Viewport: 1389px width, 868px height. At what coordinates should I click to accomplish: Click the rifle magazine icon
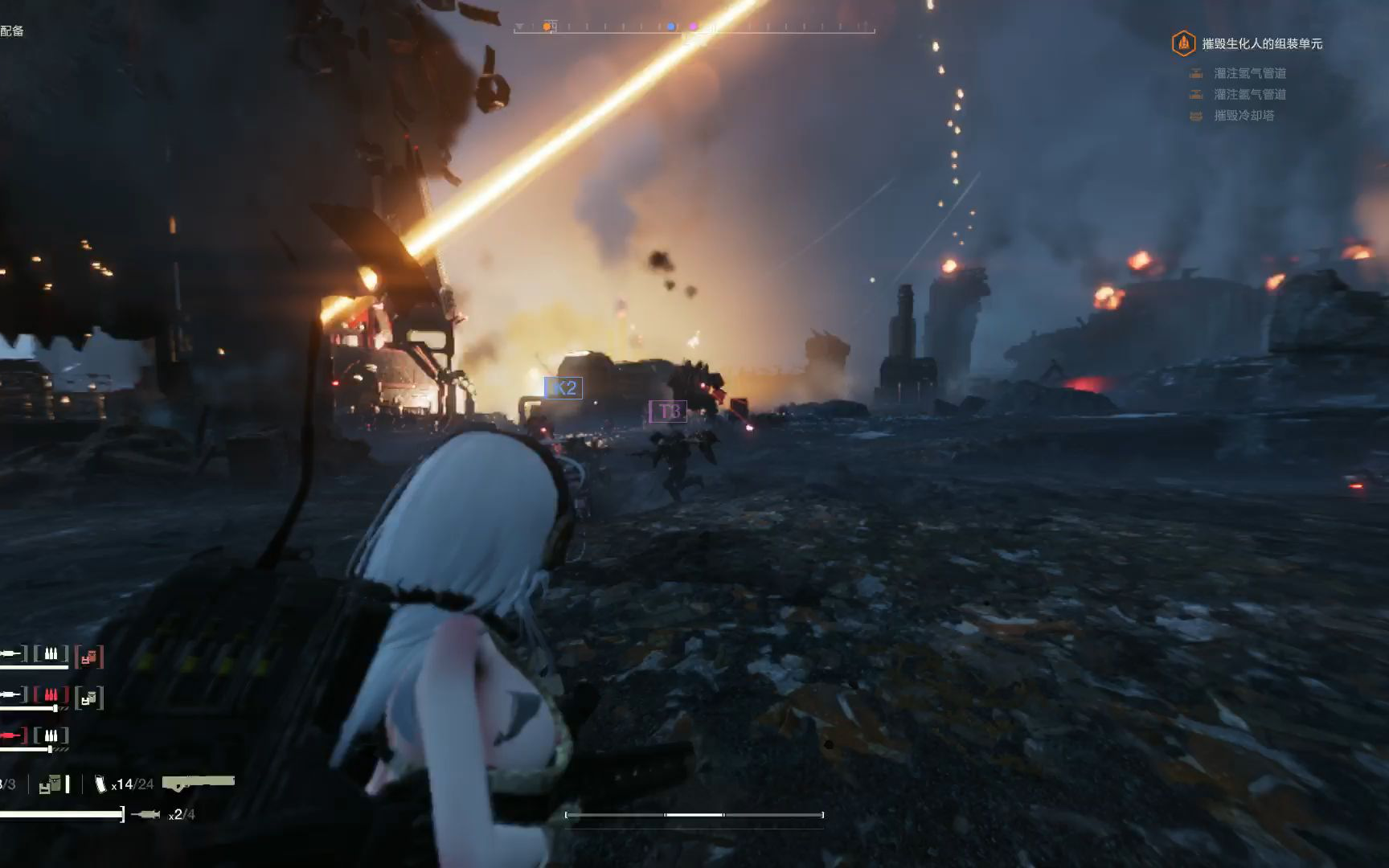click(100, 784)
